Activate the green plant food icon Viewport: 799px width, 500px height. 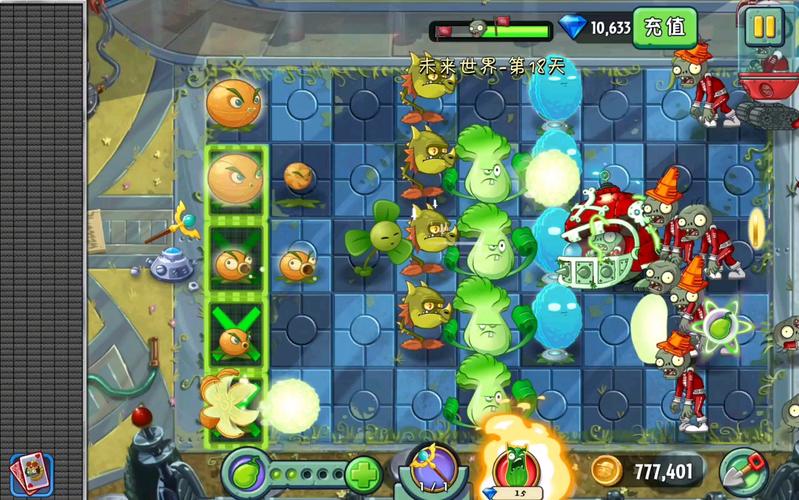click(x=247, y=470)
